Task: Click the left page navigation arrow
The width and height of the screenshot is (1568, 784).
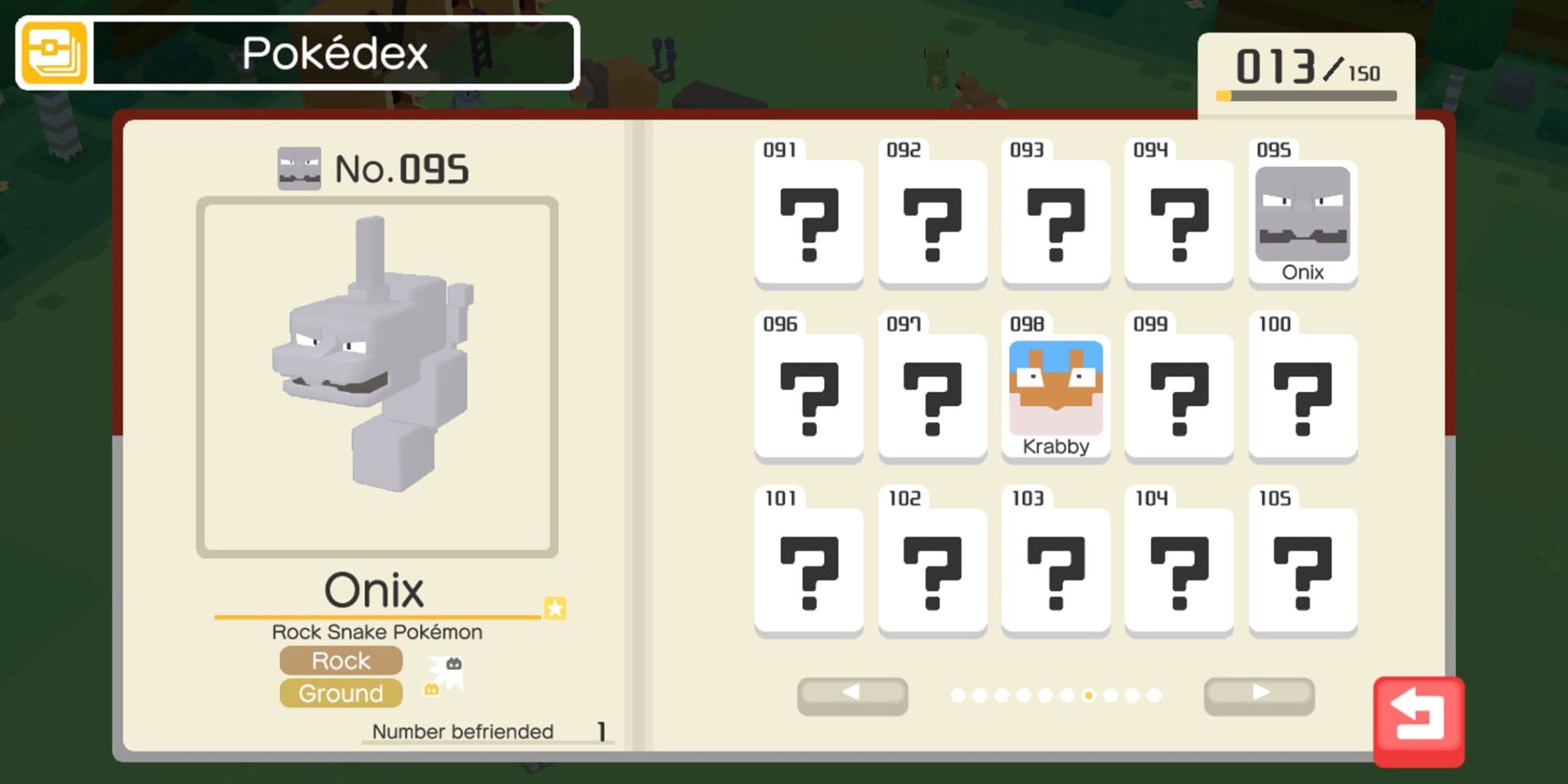Action: (x=852, y=695)
